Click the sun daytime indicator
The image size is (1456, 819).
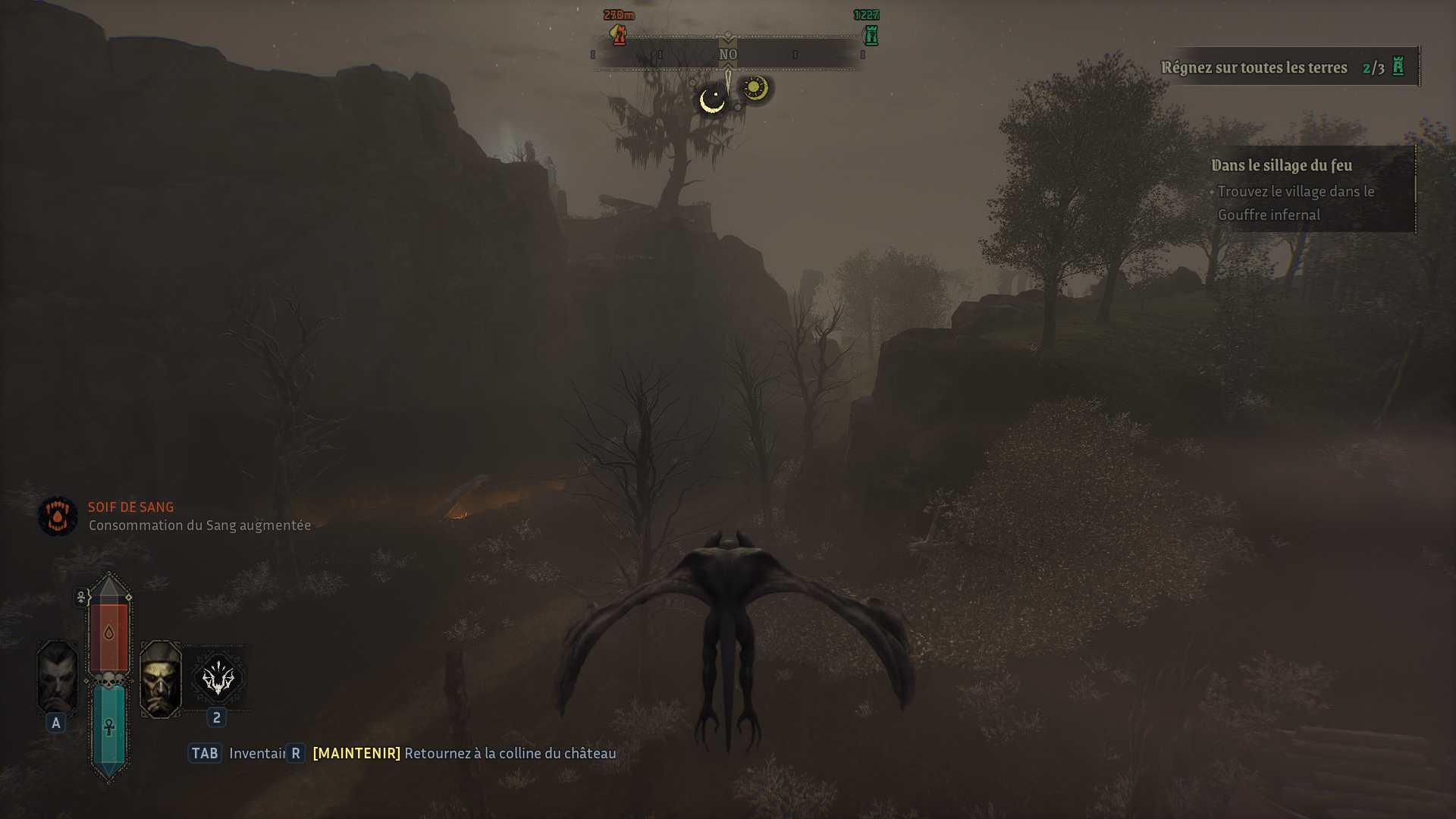click(754, 88)
